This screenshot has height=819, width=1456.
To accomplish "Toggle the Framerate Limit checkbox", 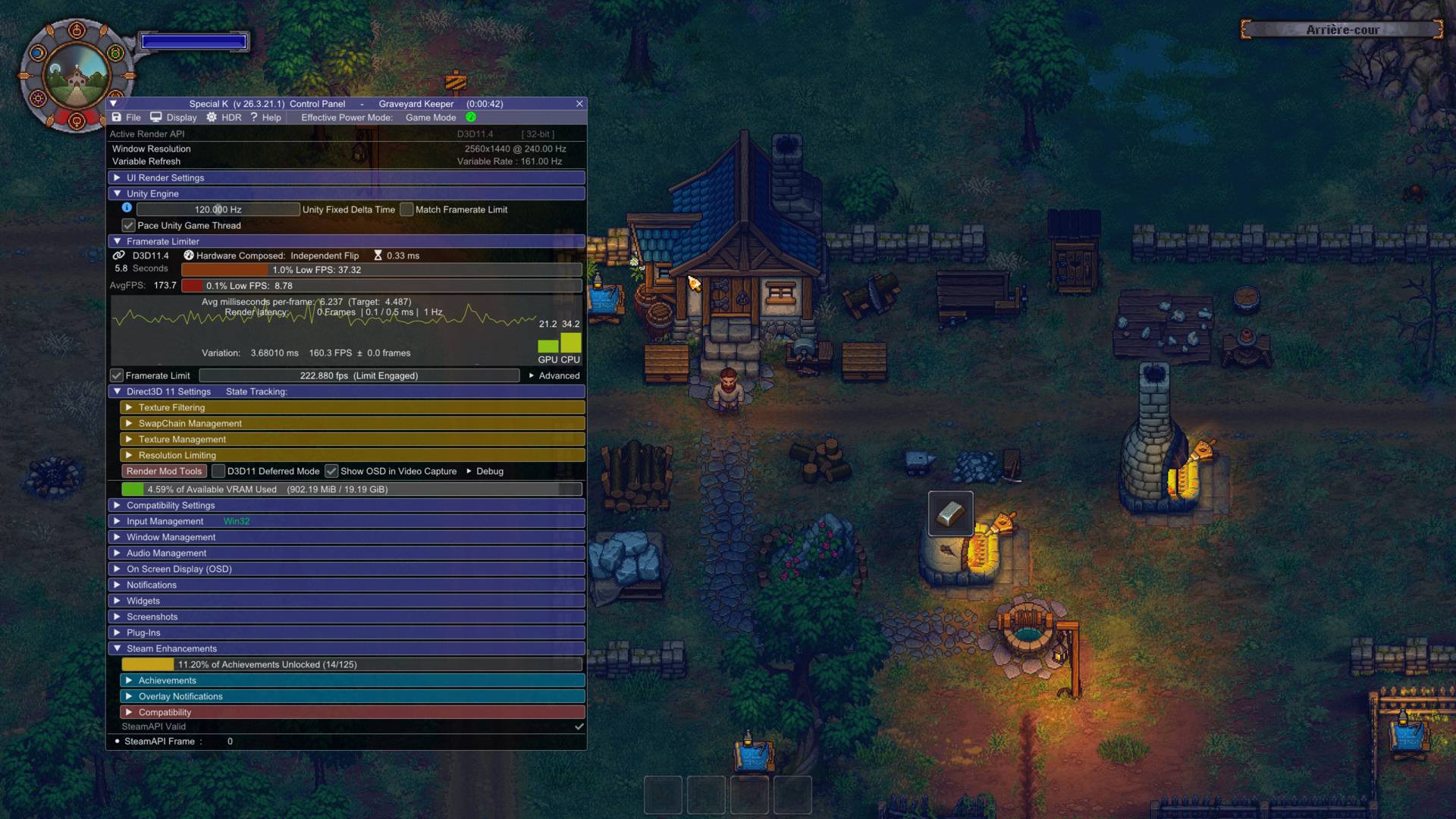I will (117, 376).
